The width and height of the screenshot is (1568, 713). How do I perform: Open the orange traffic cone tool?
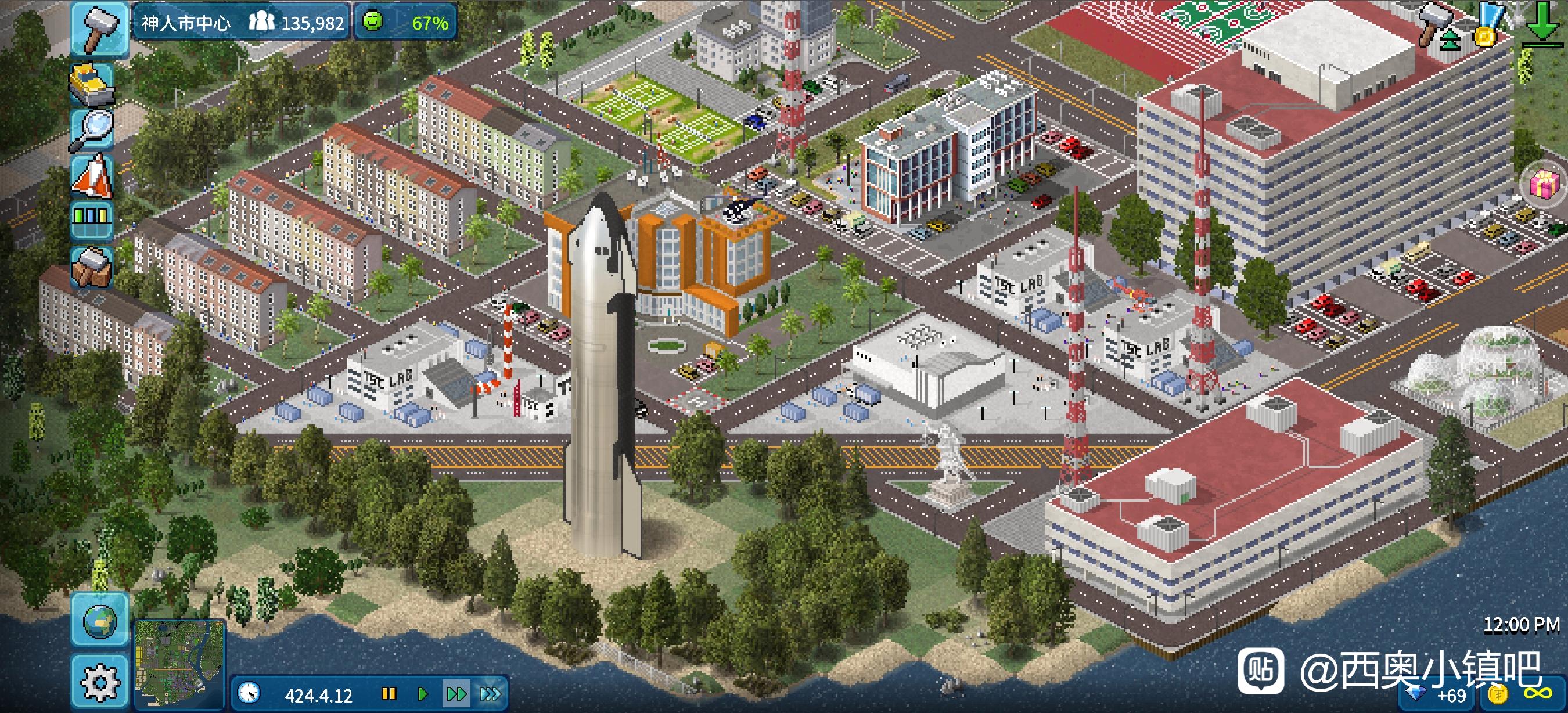92,175
